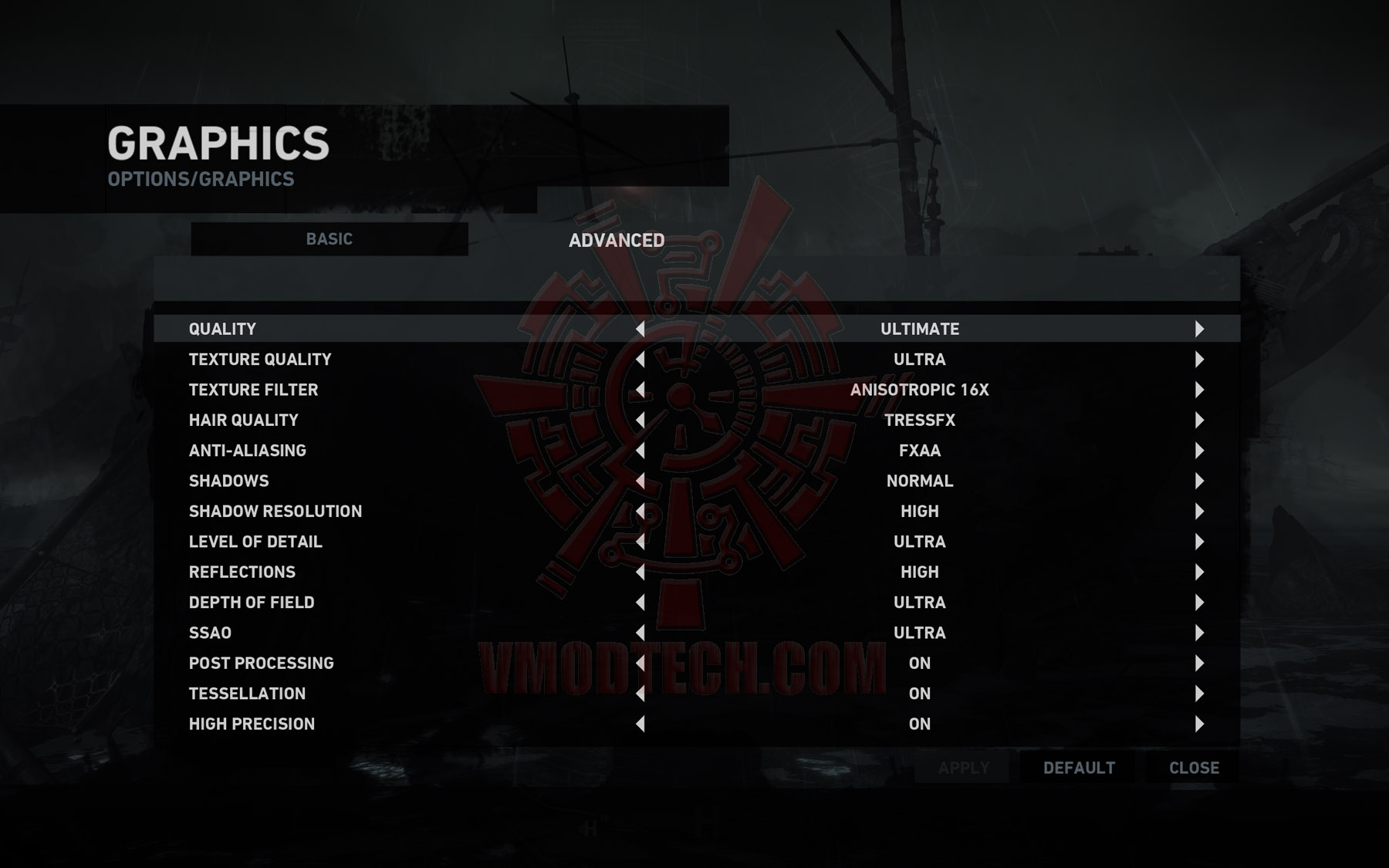
Task: Apply the graphics changes
Action: point(963,768)
